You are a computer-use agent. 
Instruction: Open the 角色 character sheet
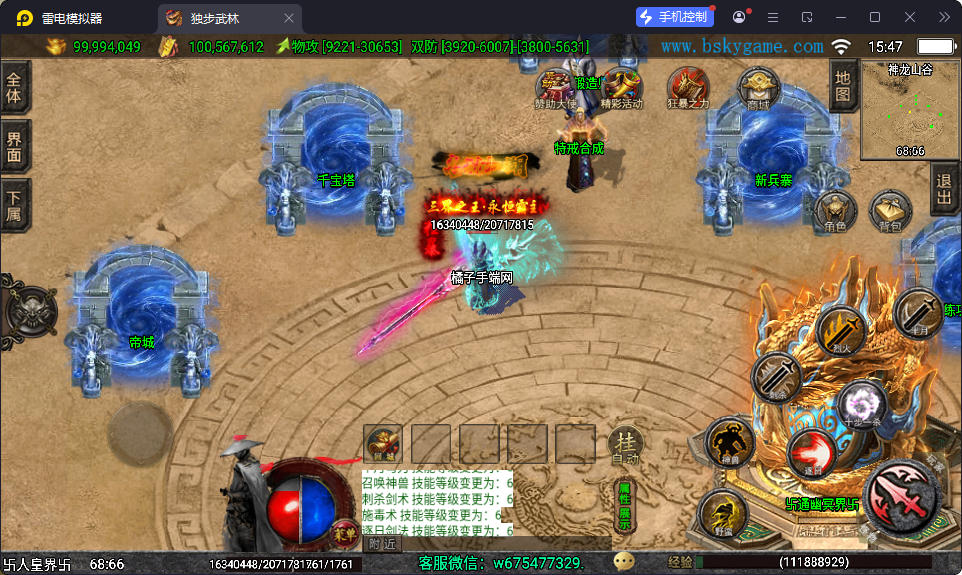834,212
